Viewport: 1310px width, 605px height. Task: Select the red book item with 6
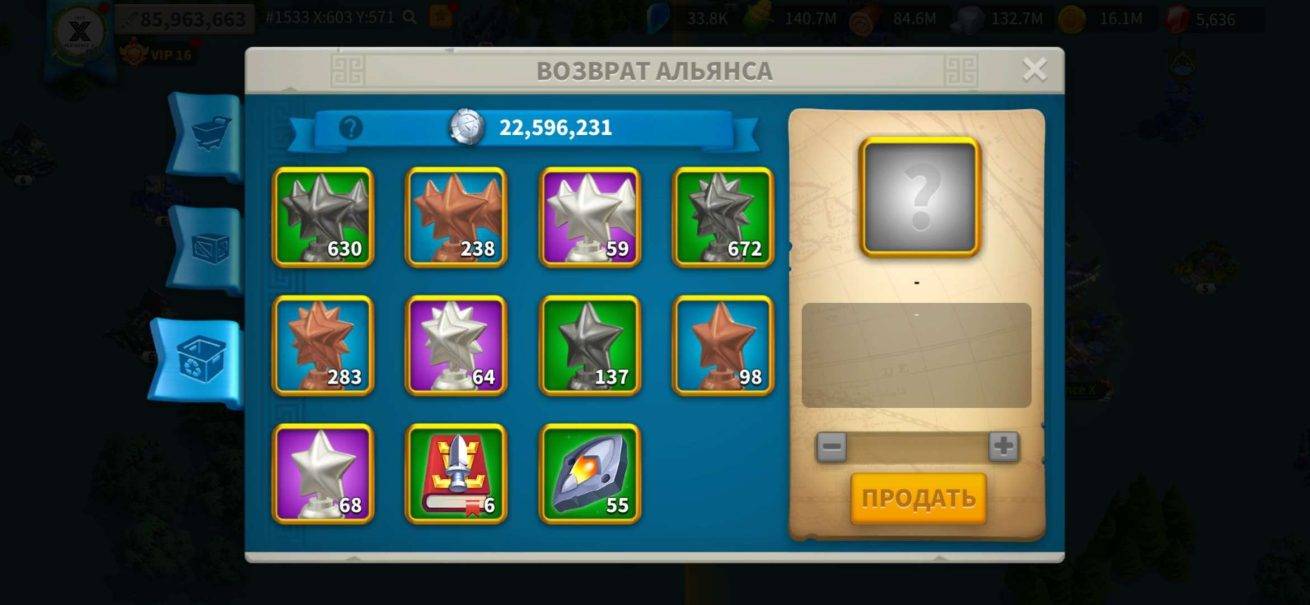click(x=456, y=473)
